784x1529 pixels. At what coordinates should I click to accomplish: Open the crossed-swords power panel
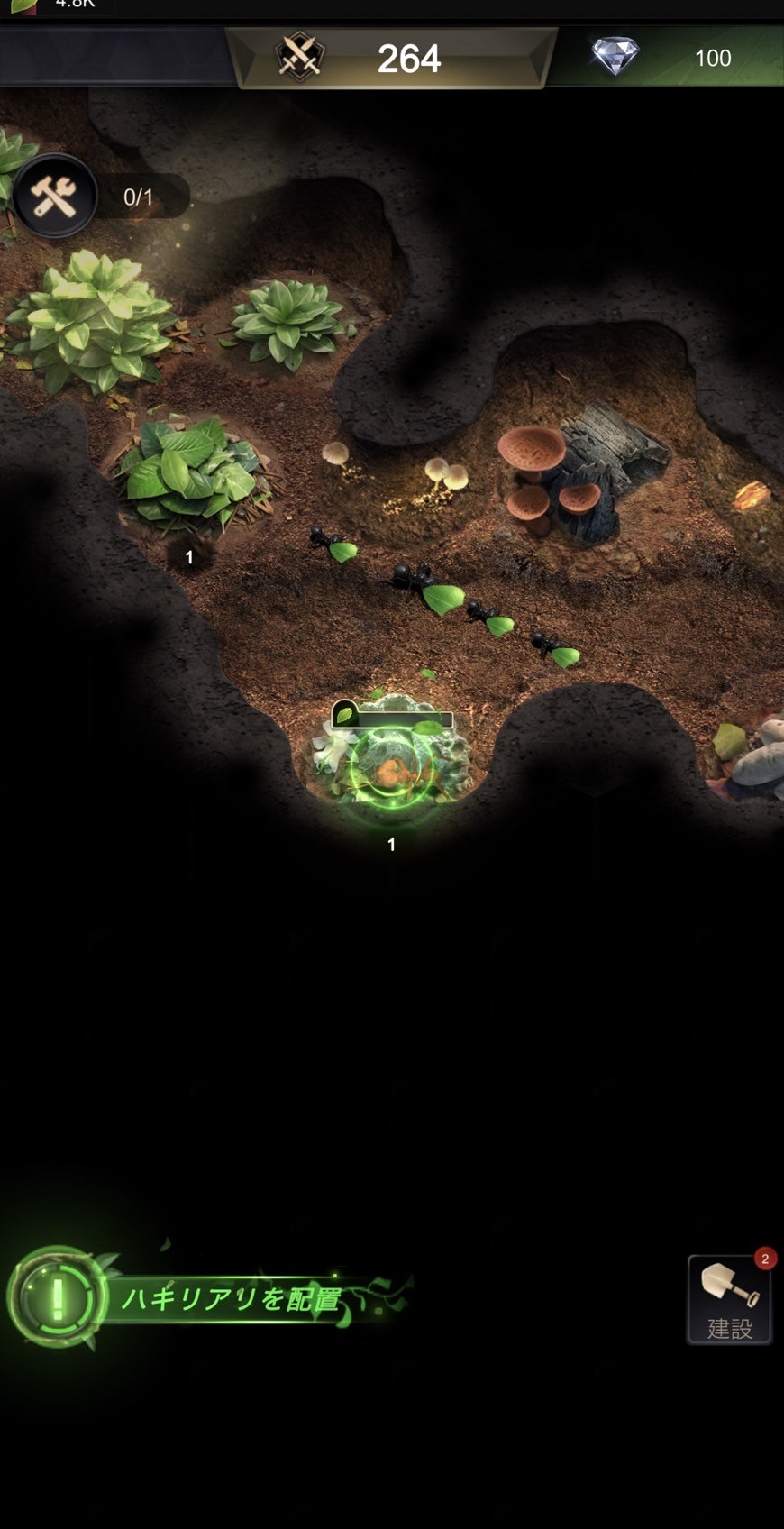(300, 57)
